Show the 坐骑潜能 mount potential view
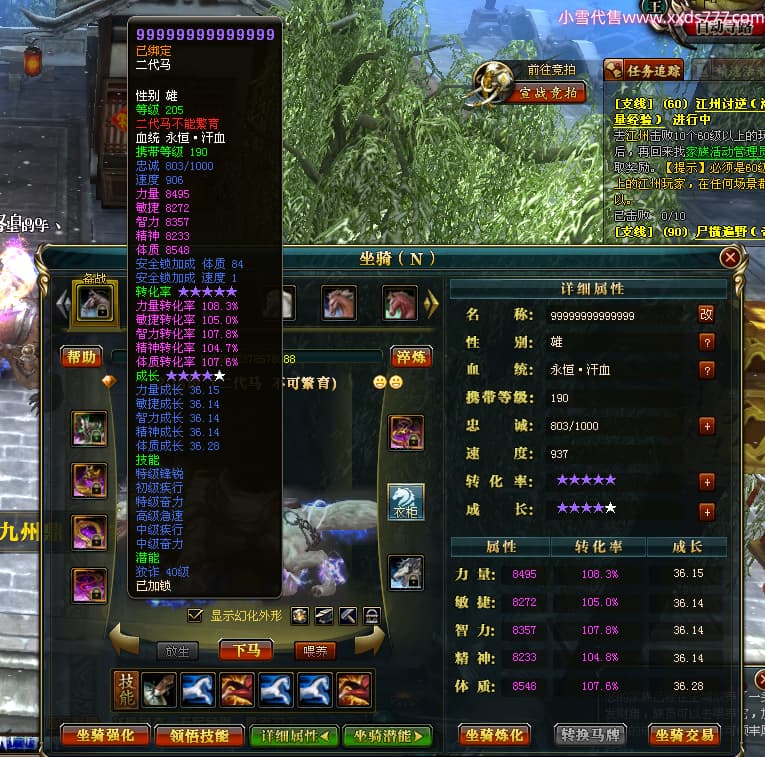The image size is (765, 757). tap(387, 736)
